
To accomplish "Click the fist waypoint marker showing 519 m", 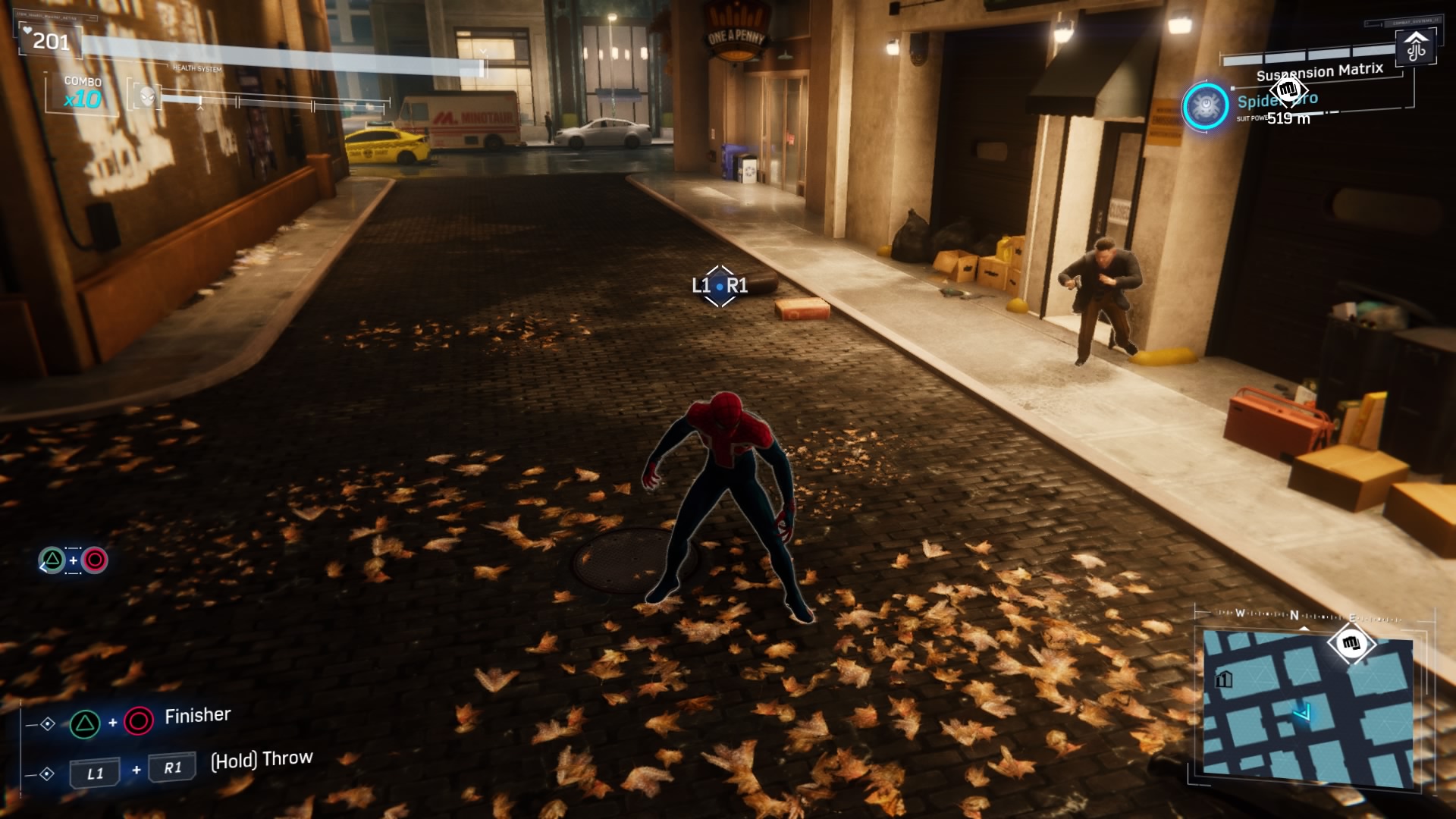I will (x=1288, y=91).
